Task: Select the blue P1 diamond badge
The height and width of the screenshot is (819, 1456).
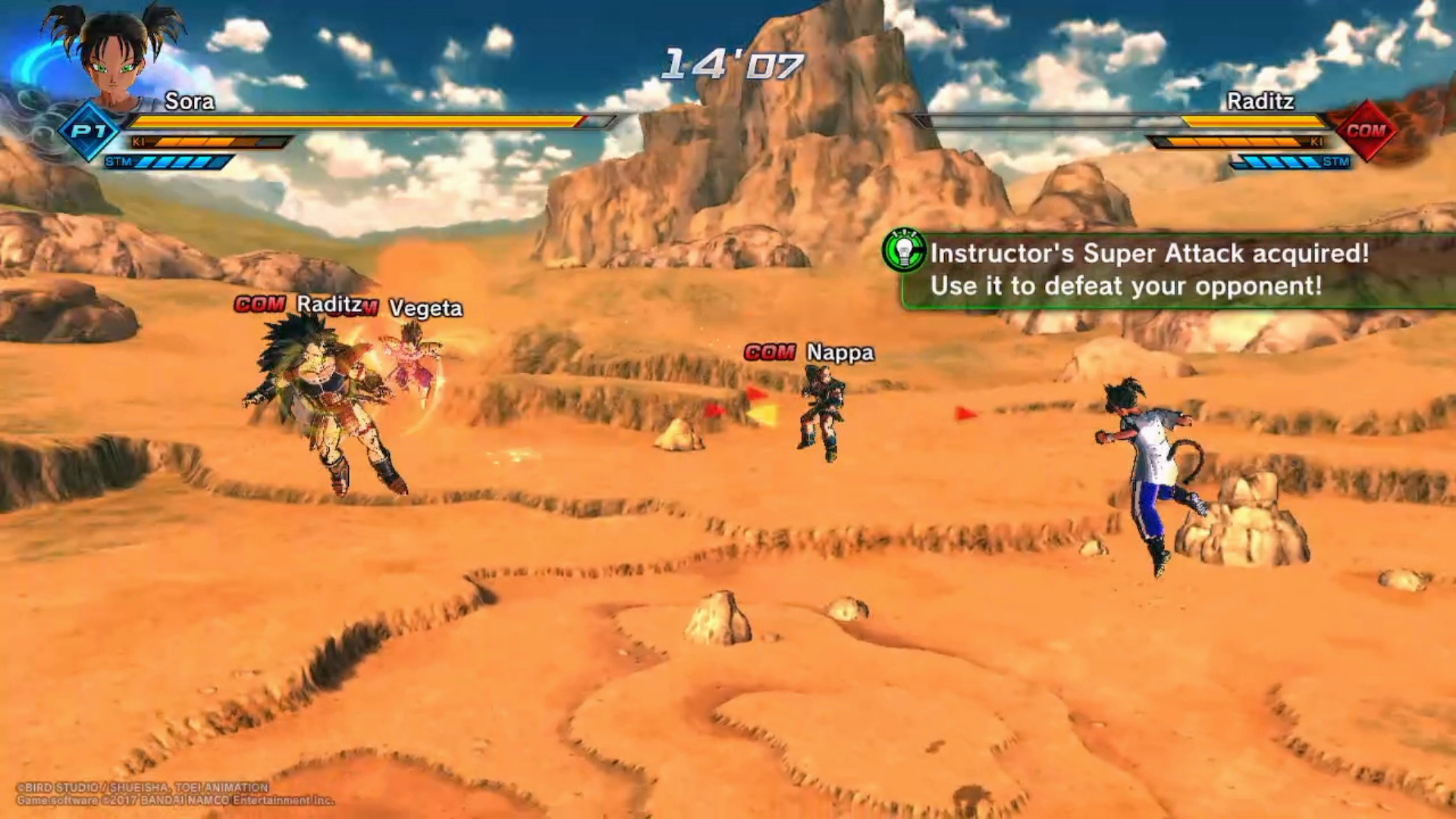Action: tap(89, 131)
